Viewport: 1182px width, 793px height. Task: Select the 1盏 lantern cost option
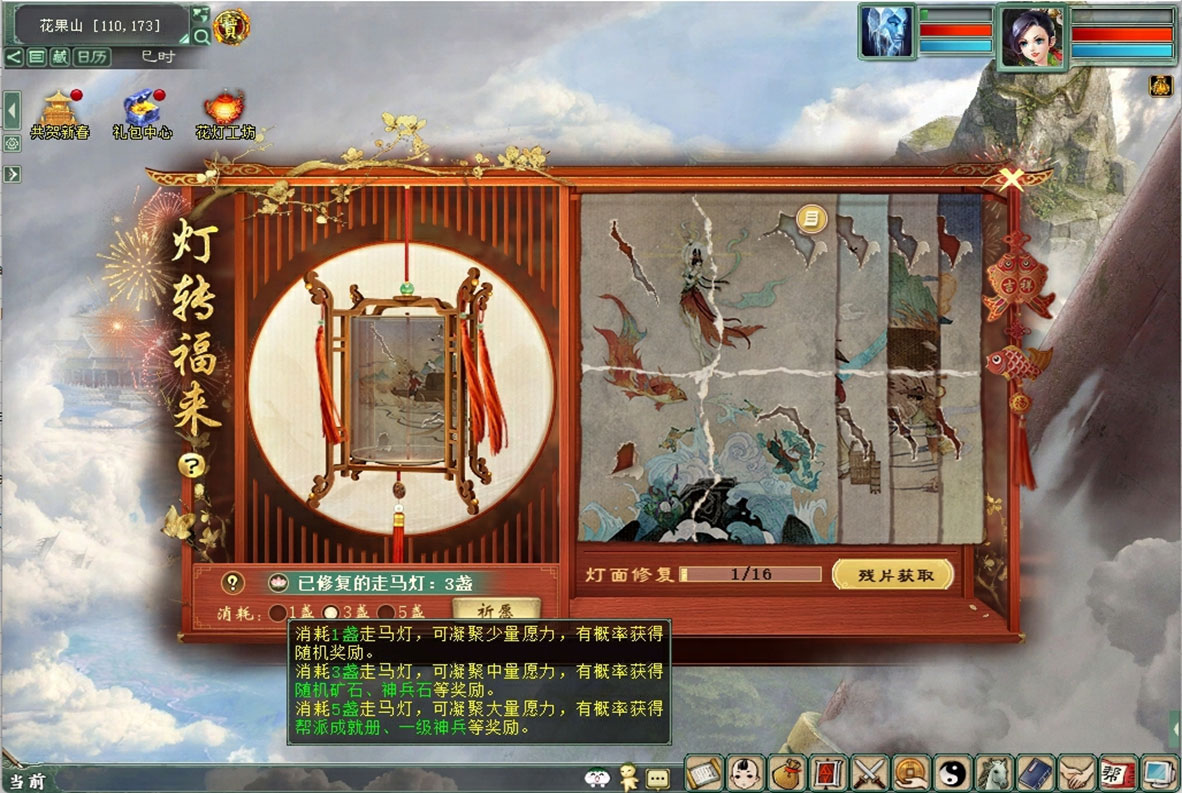(x=274, y=612)
